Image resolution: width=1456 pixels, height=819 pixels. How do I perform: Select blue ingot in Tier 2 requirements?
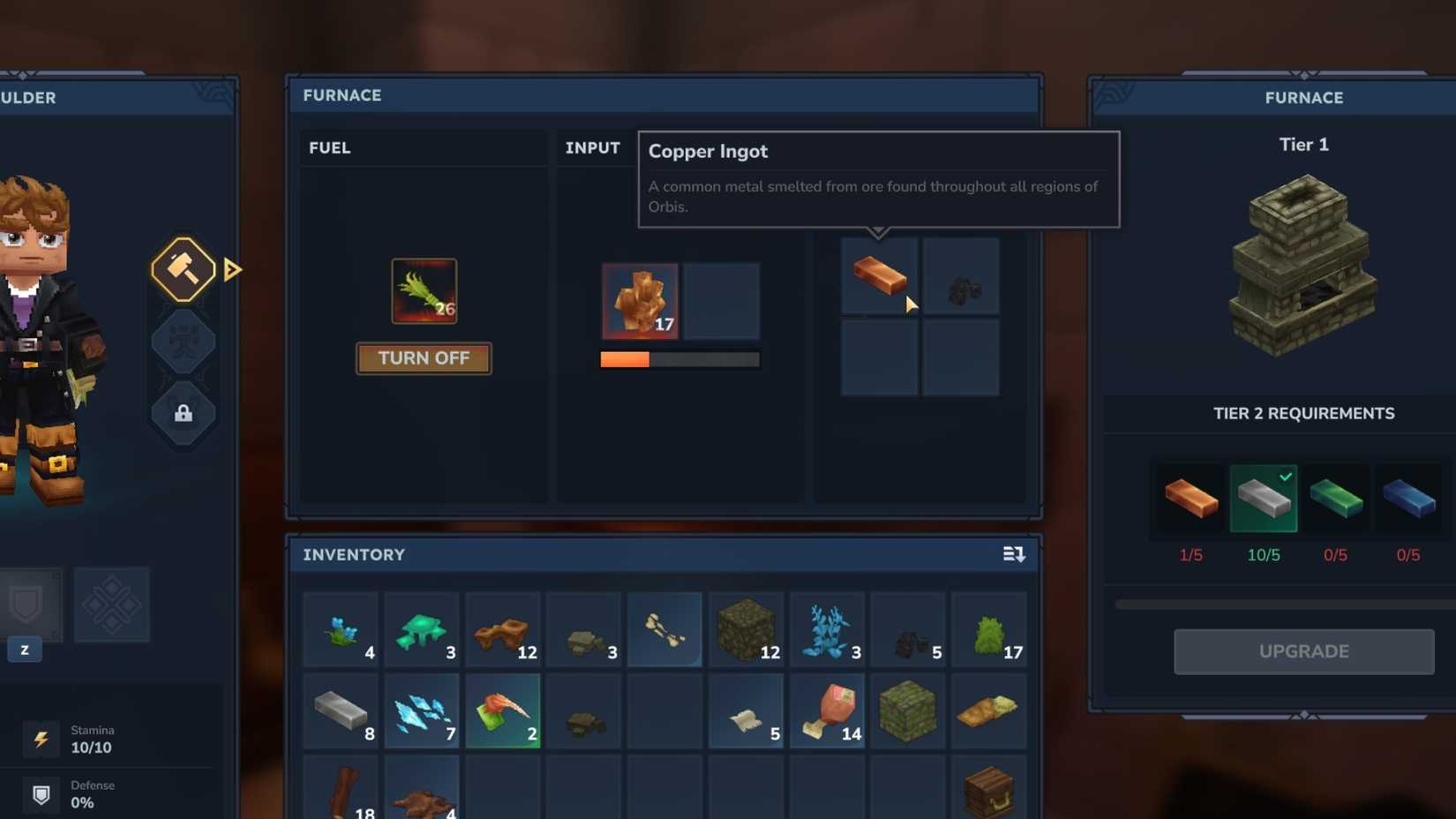point(1408,499)
